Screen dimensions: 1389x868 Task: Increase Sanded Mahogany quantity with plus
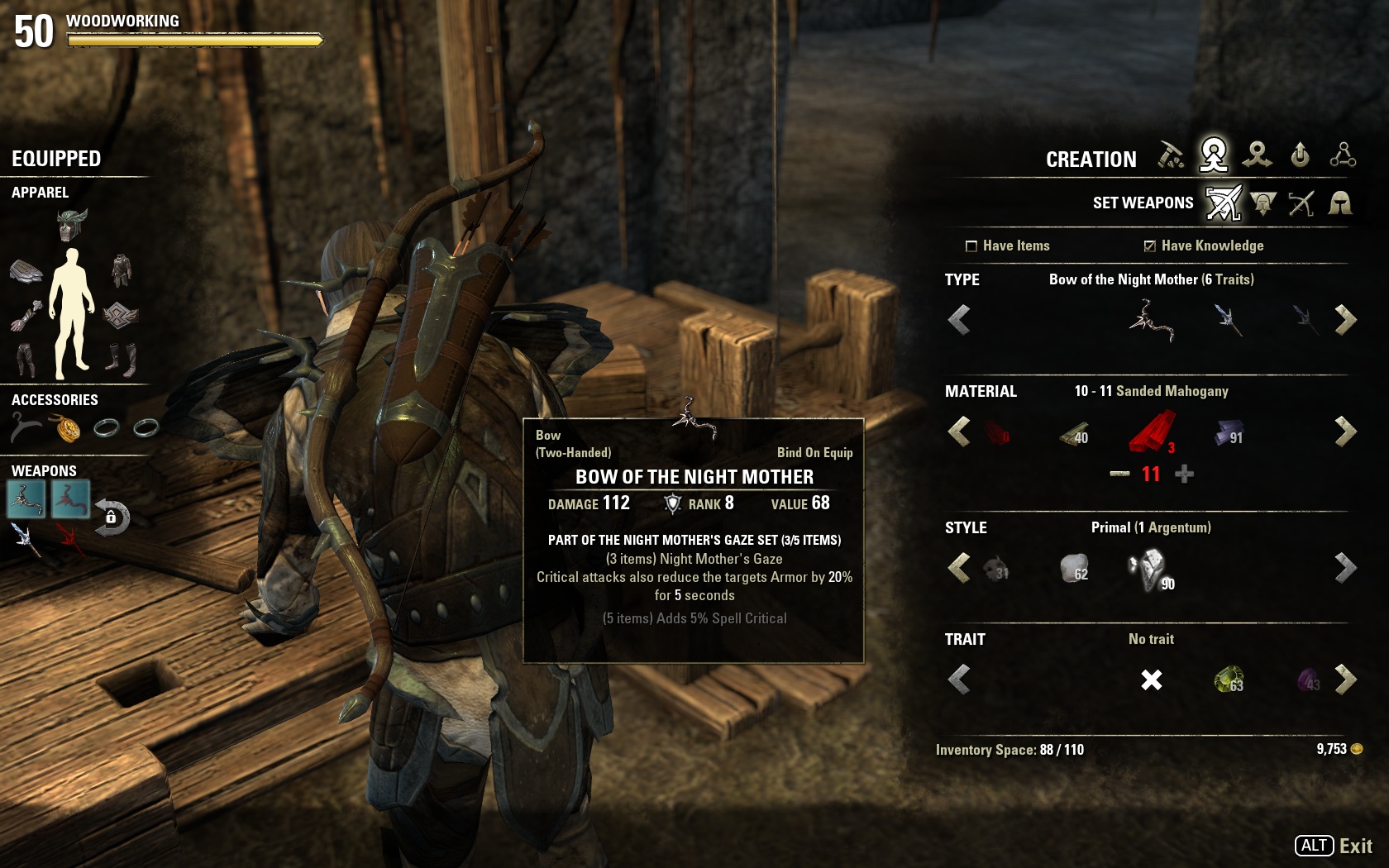1184,475
